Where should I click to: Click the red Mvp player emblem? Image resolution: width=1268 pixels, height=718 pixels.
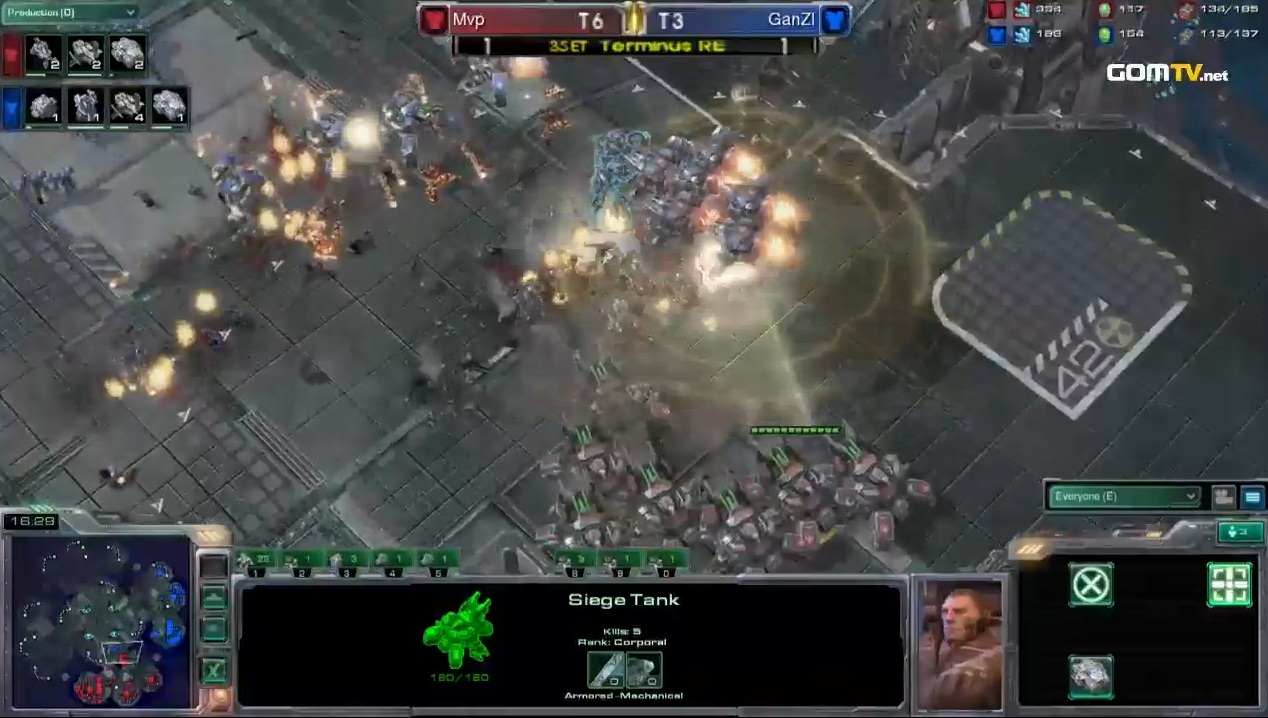[x=433, y=19]
